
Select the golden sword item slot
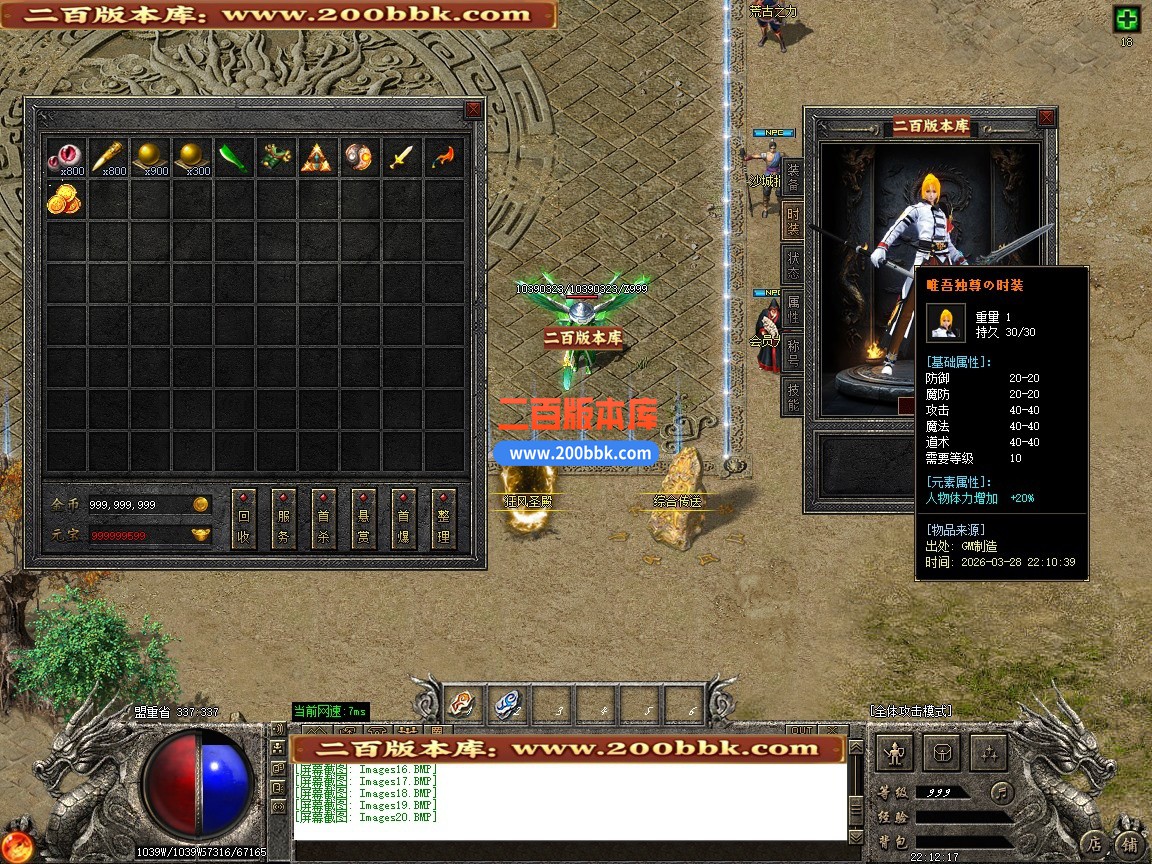(402, 157)
